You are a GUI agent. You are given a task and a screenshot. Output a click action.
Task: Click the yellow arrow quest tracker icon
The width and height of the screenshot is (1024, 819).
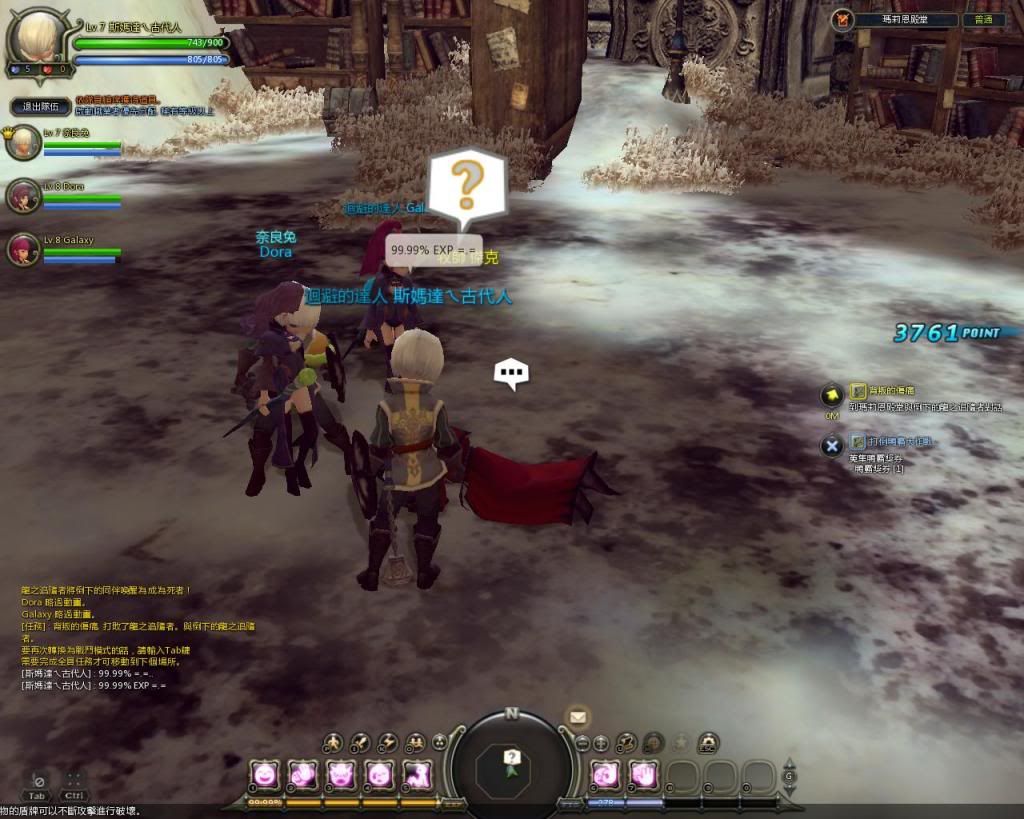830,395
